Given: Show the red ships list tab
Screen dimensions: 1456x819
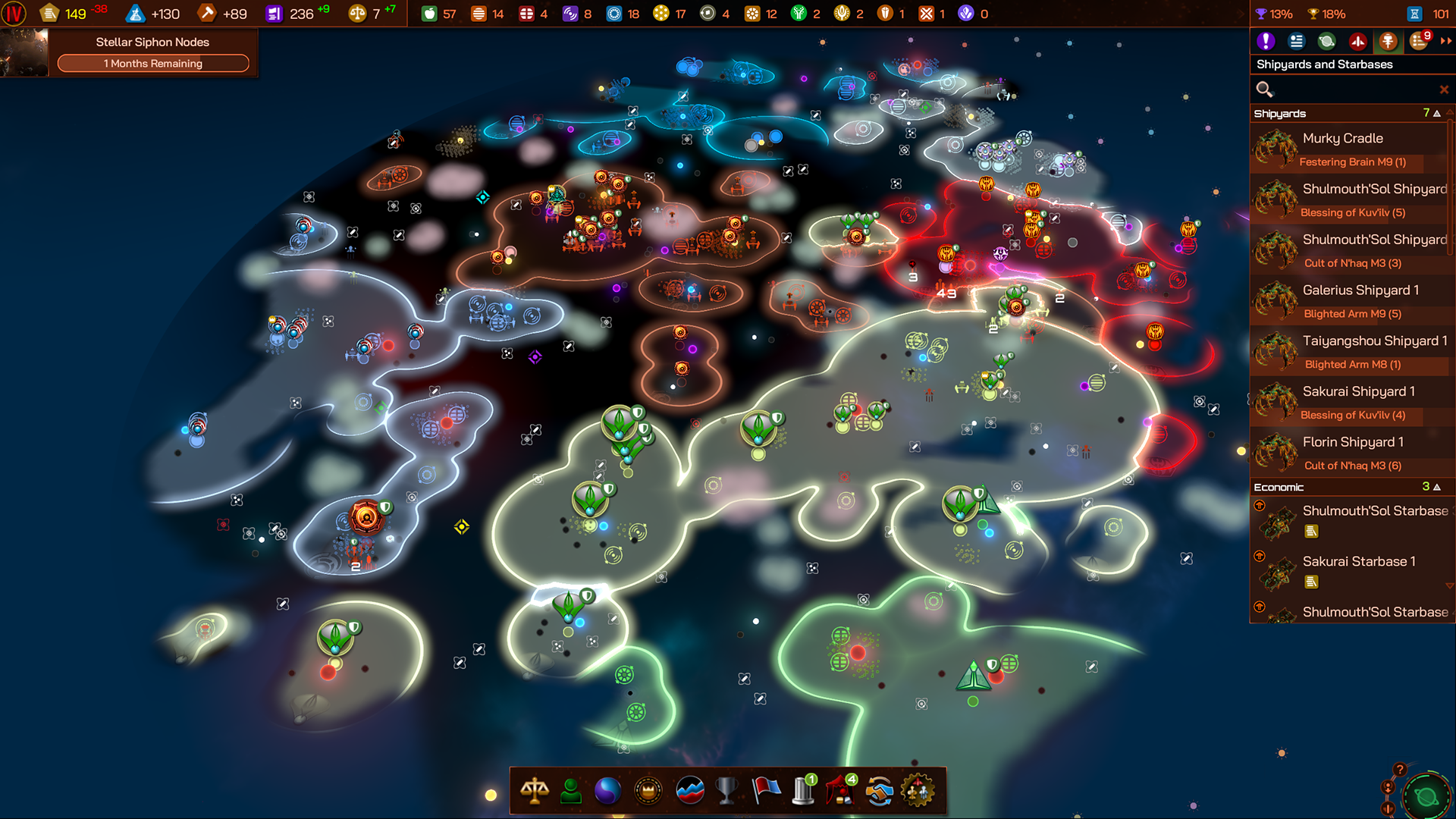Looking at the screenshot, I should (x=1357, y=42).
